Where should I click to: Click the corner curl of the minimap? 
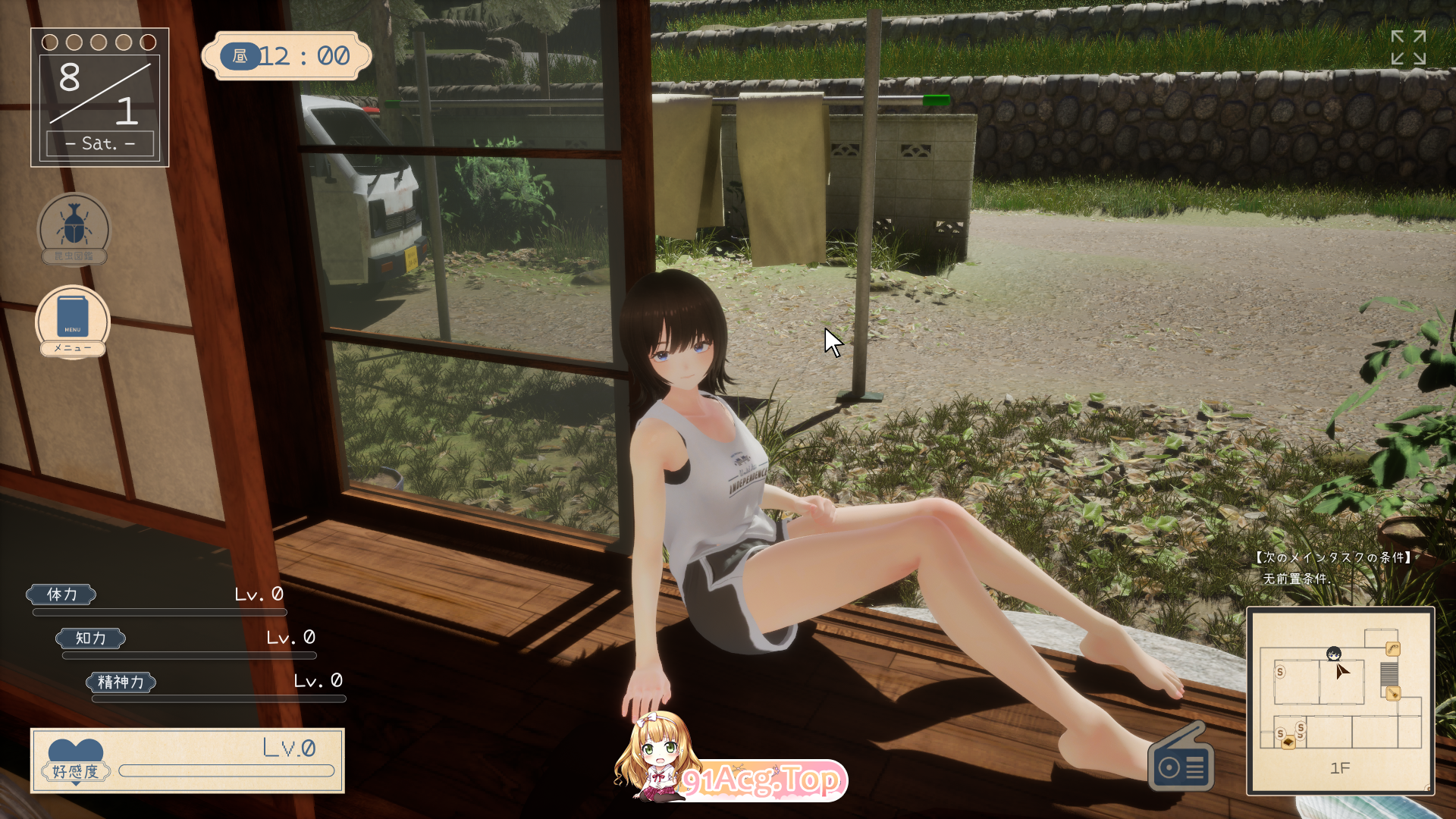pyautogui.click(x=1428, y=789)
